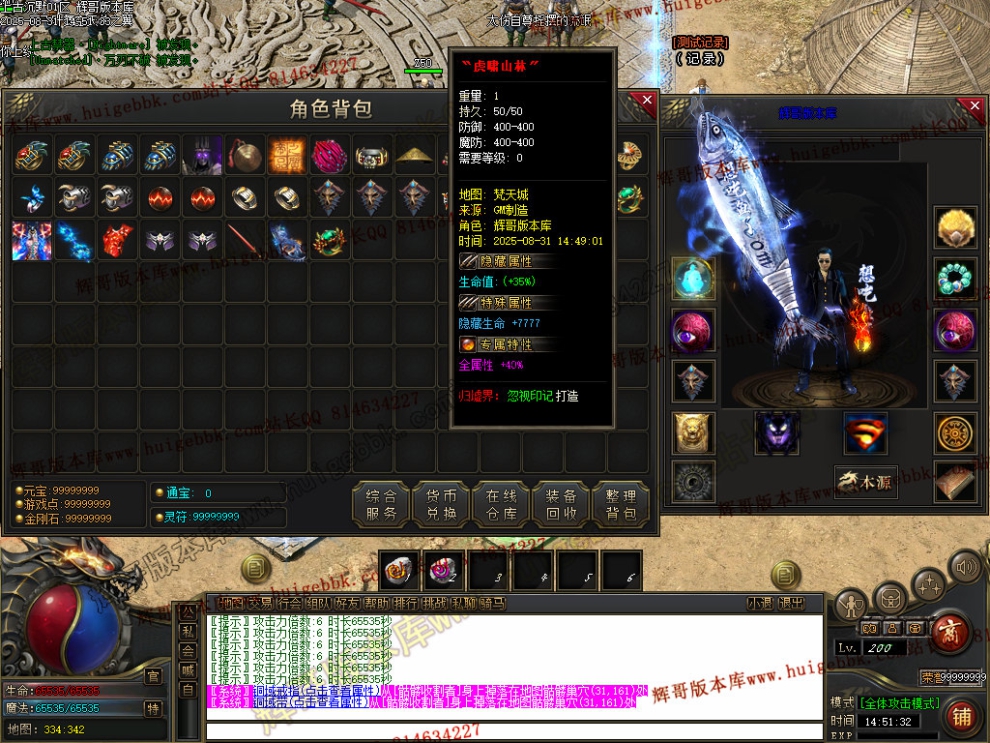Close the character backpack window
The image size is (990, 743).
coord(647,101)
